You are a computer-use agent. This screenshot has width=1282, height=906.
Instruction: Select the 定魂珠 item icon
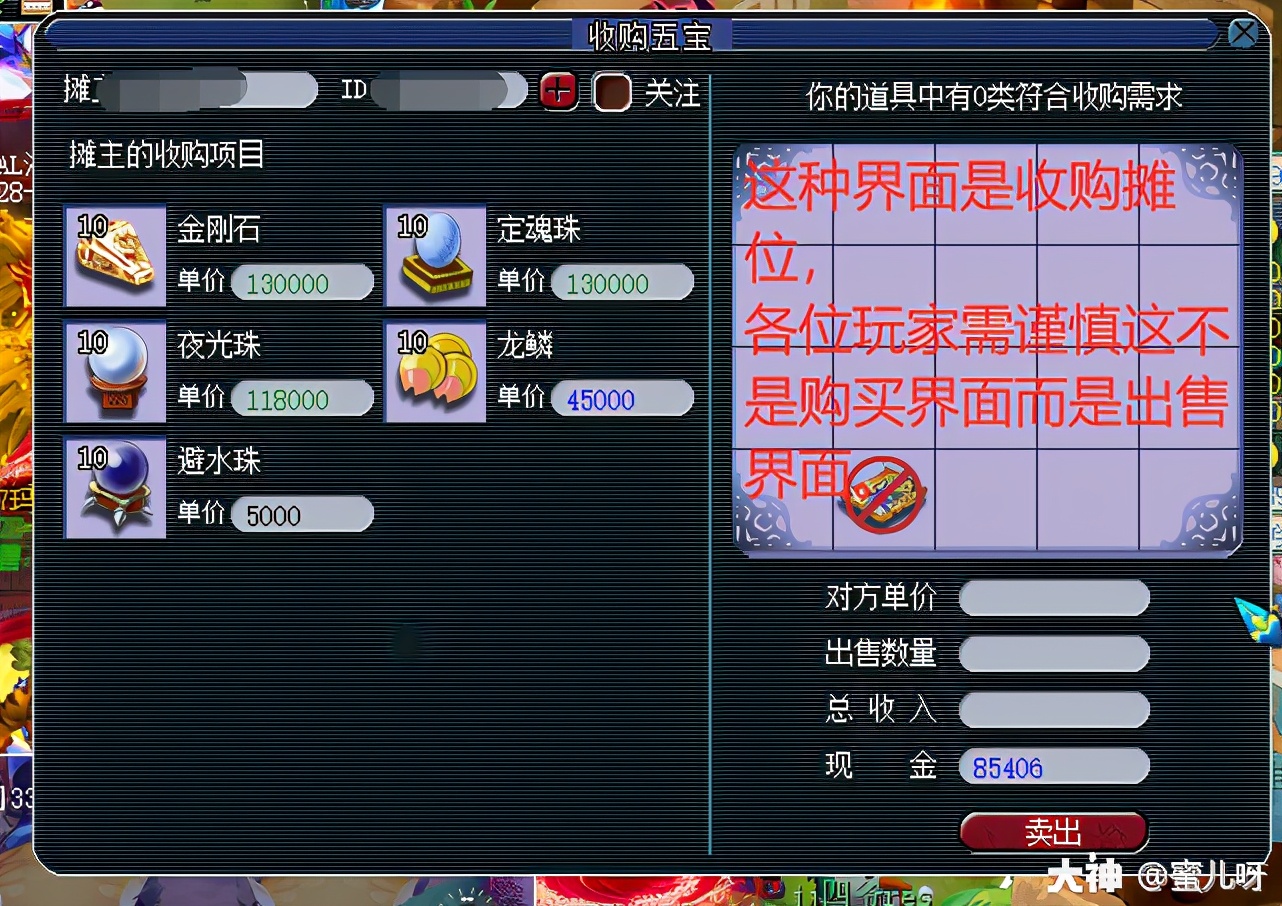[x=434, y=257]
